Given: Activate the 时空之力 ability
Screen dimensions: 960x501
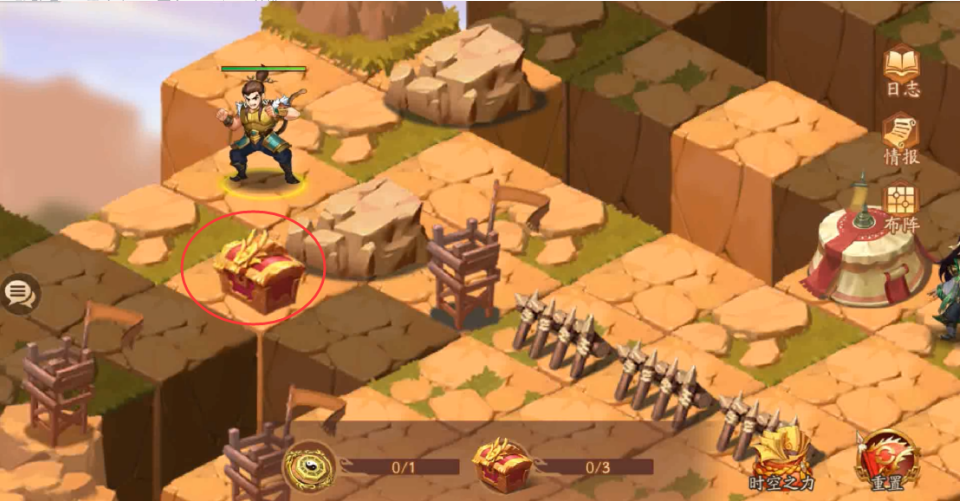Looking at the screenshot, I should click(782, 459).
